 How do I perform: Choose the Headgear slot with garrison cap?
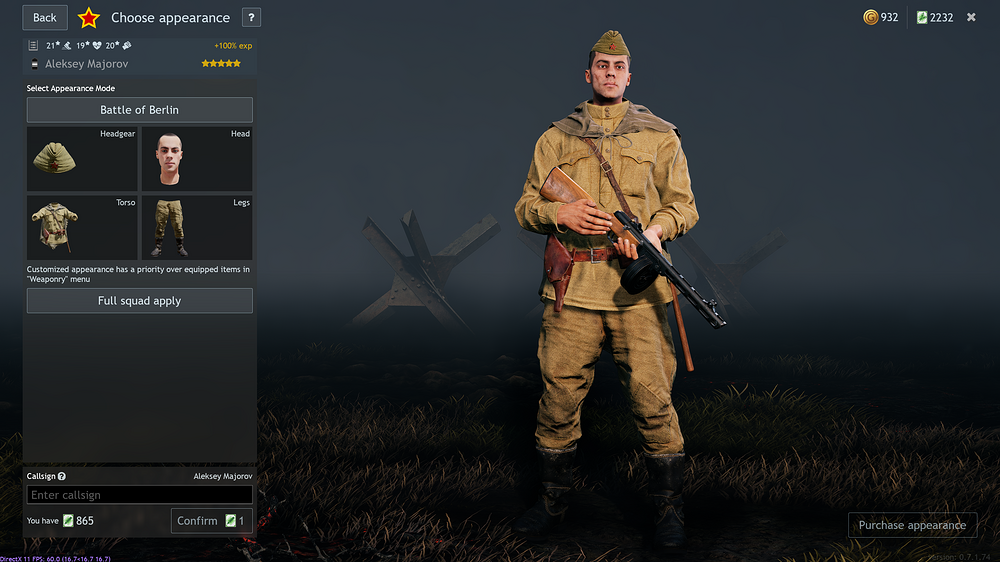pyautogui.click(x=82, y=158)
